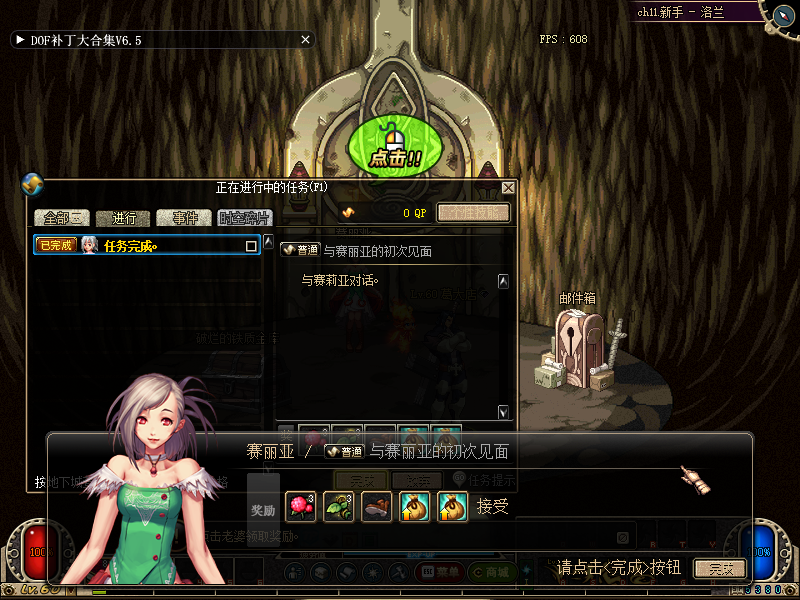Expand the DOF补丁大合集 arrow toggle
This screenshot has height=600, width=800.
19,40
